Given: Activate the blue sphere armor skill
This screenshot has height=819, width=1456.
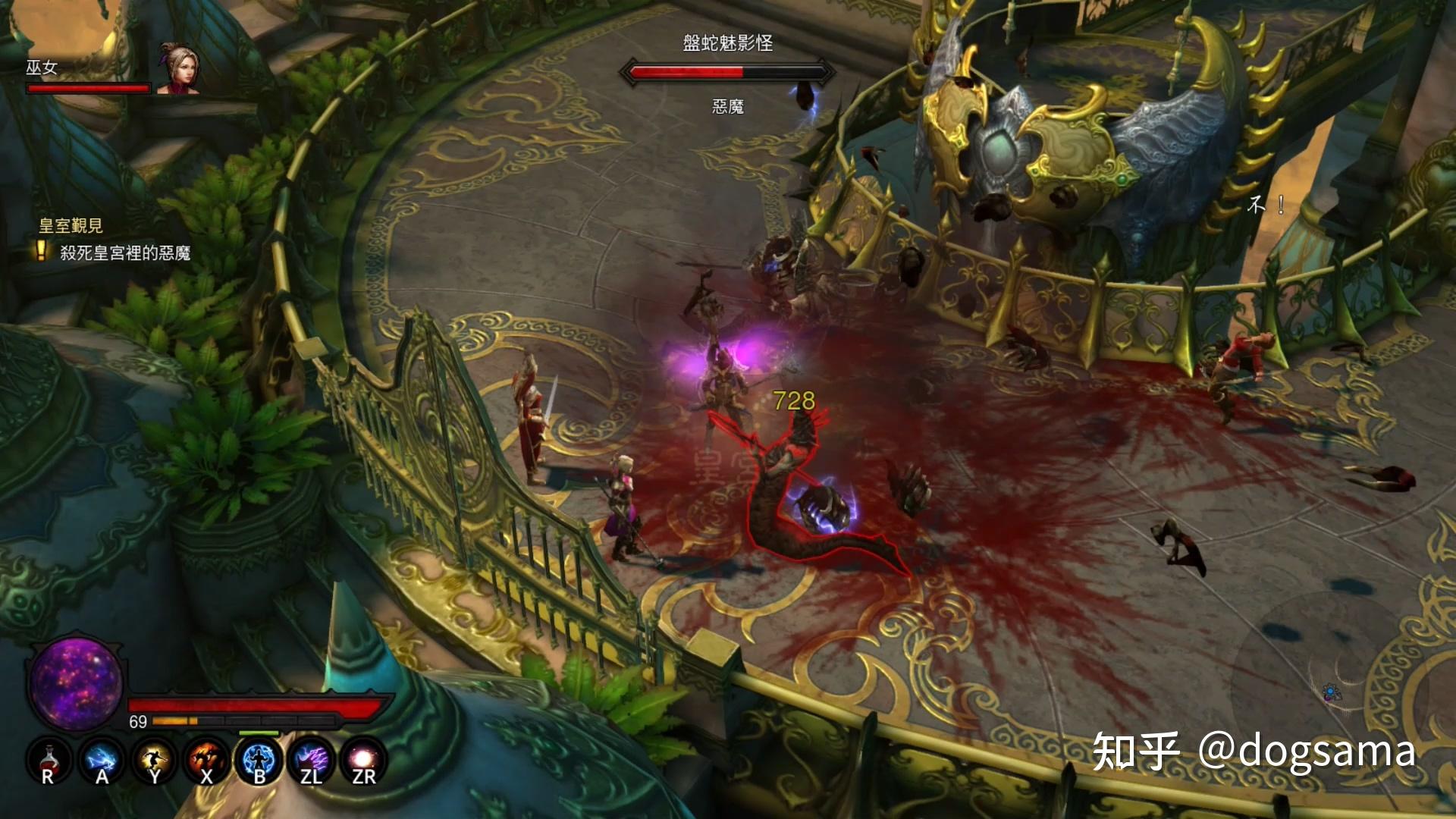Looking at the screenshot, I should pos(259,760).
